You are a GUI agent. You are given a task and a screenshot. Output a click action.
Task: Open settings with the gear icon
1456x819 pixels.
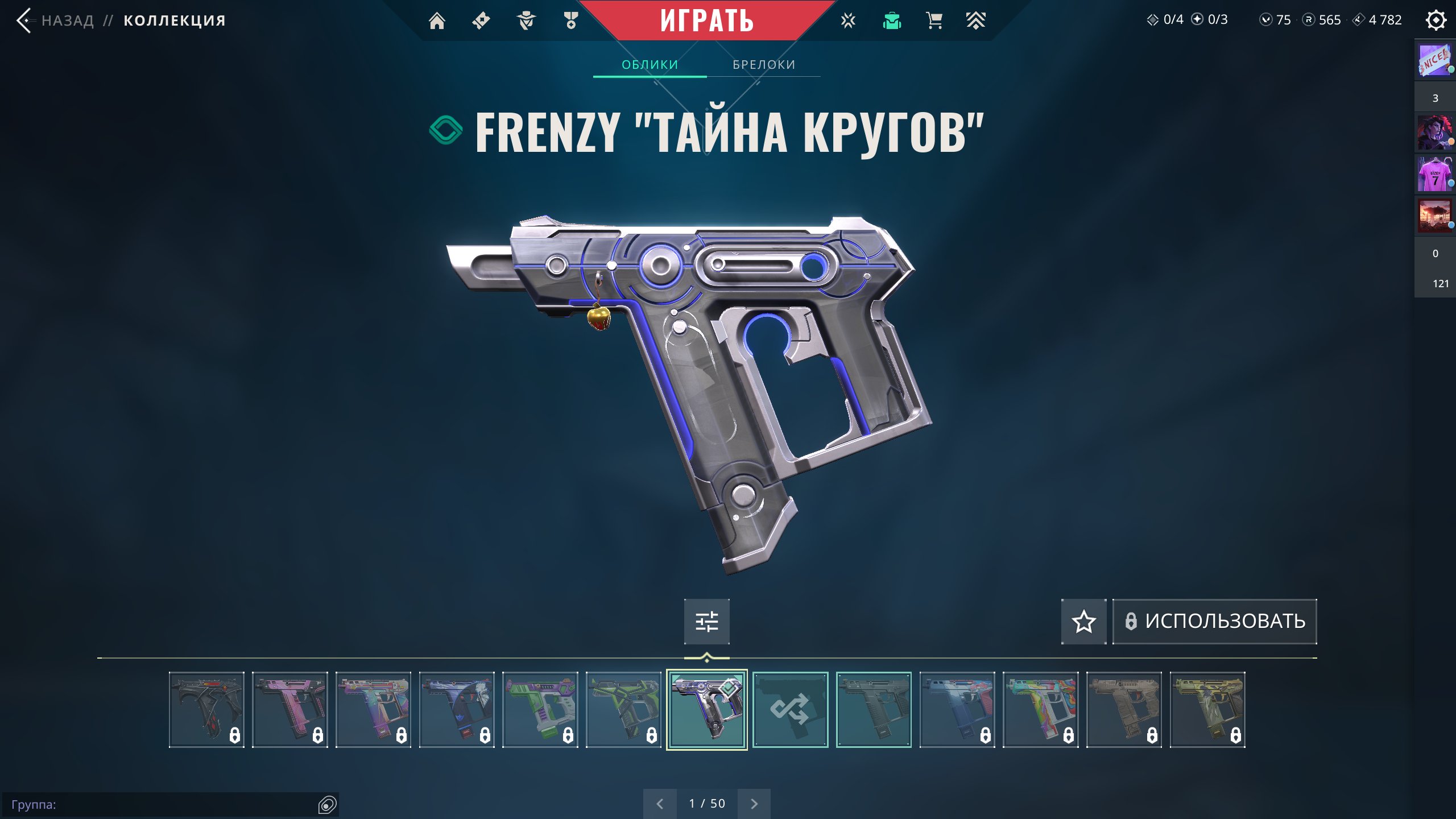coord(1436,20)
